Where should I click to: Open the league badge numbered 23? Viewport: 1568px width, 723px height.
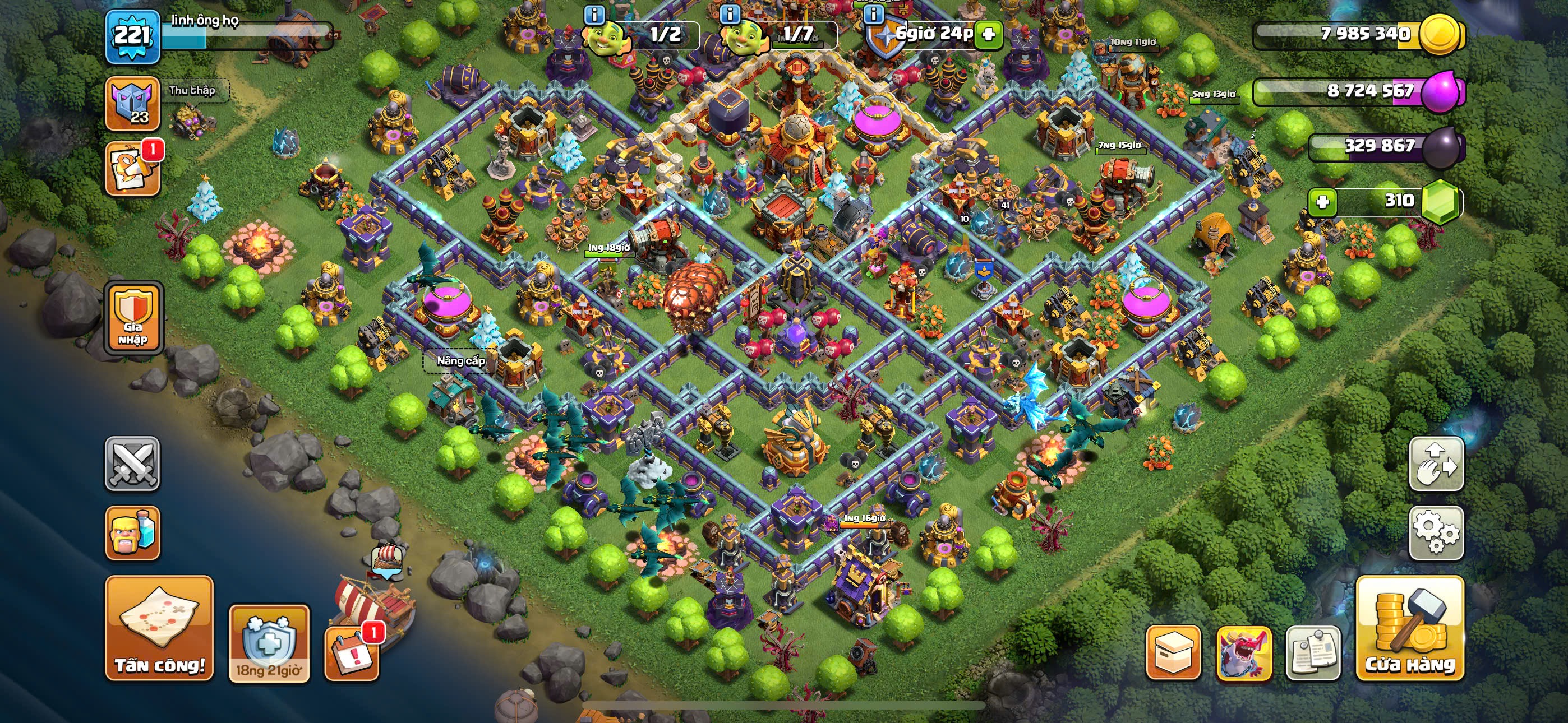(x=132, y=104)
